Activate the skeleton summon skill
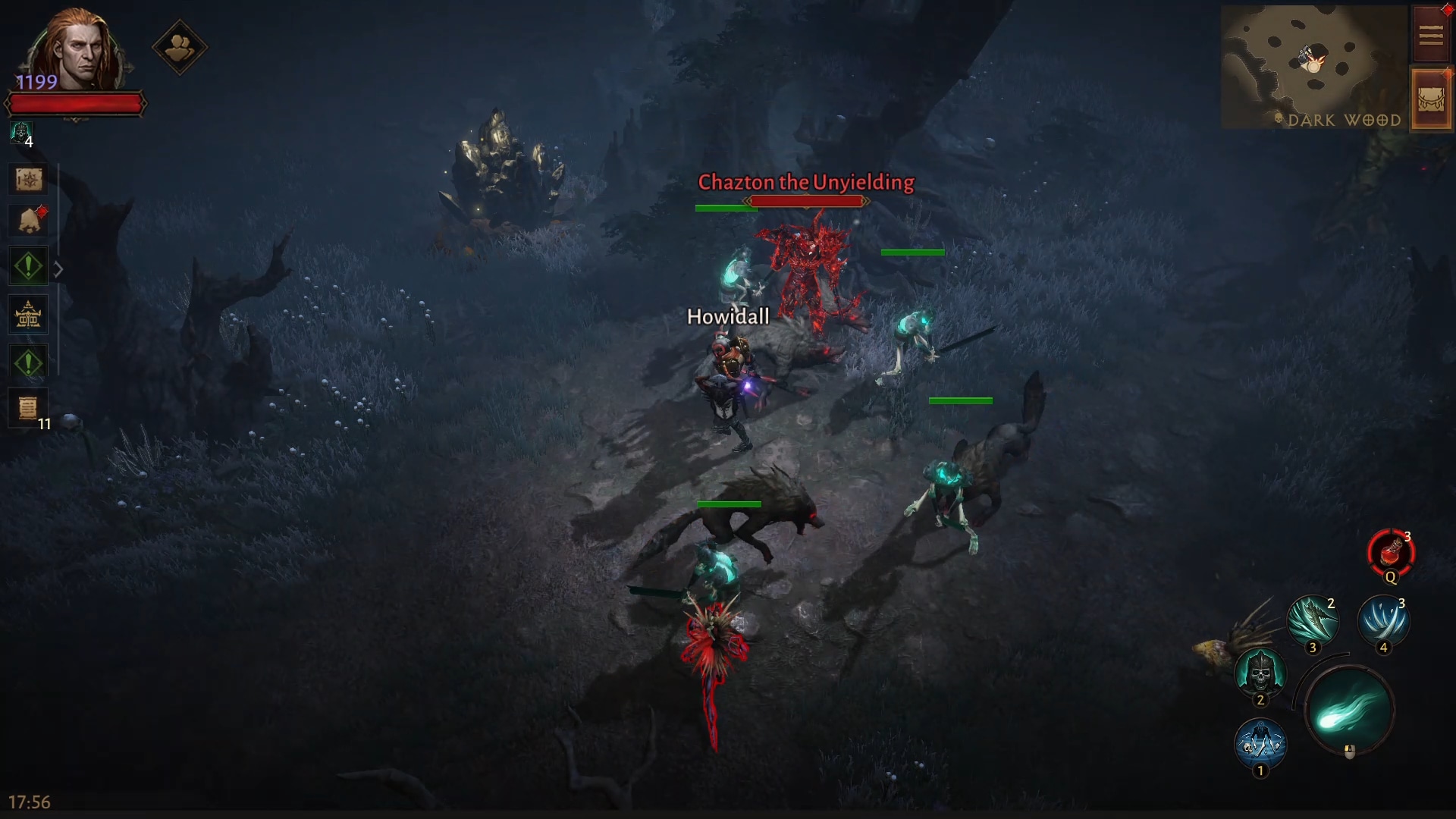The height and width of the screenshot is (819, 1456). [1260, 743]
